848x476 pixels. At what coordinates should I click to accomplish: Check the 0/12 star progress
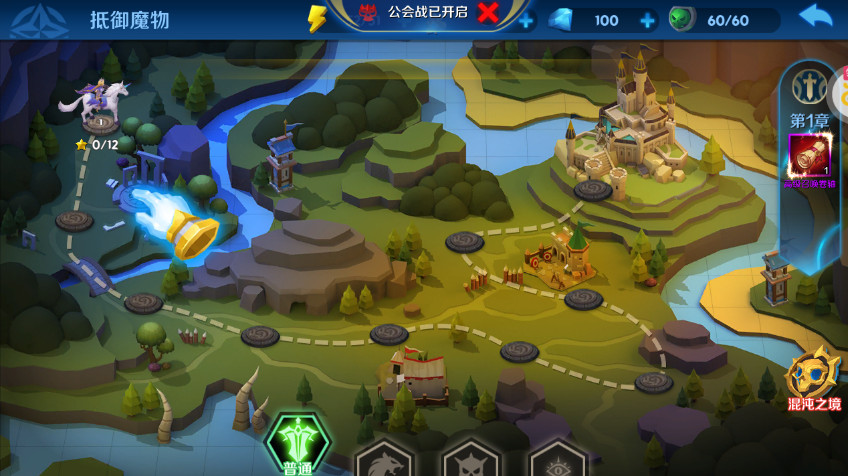pos(98,144)
